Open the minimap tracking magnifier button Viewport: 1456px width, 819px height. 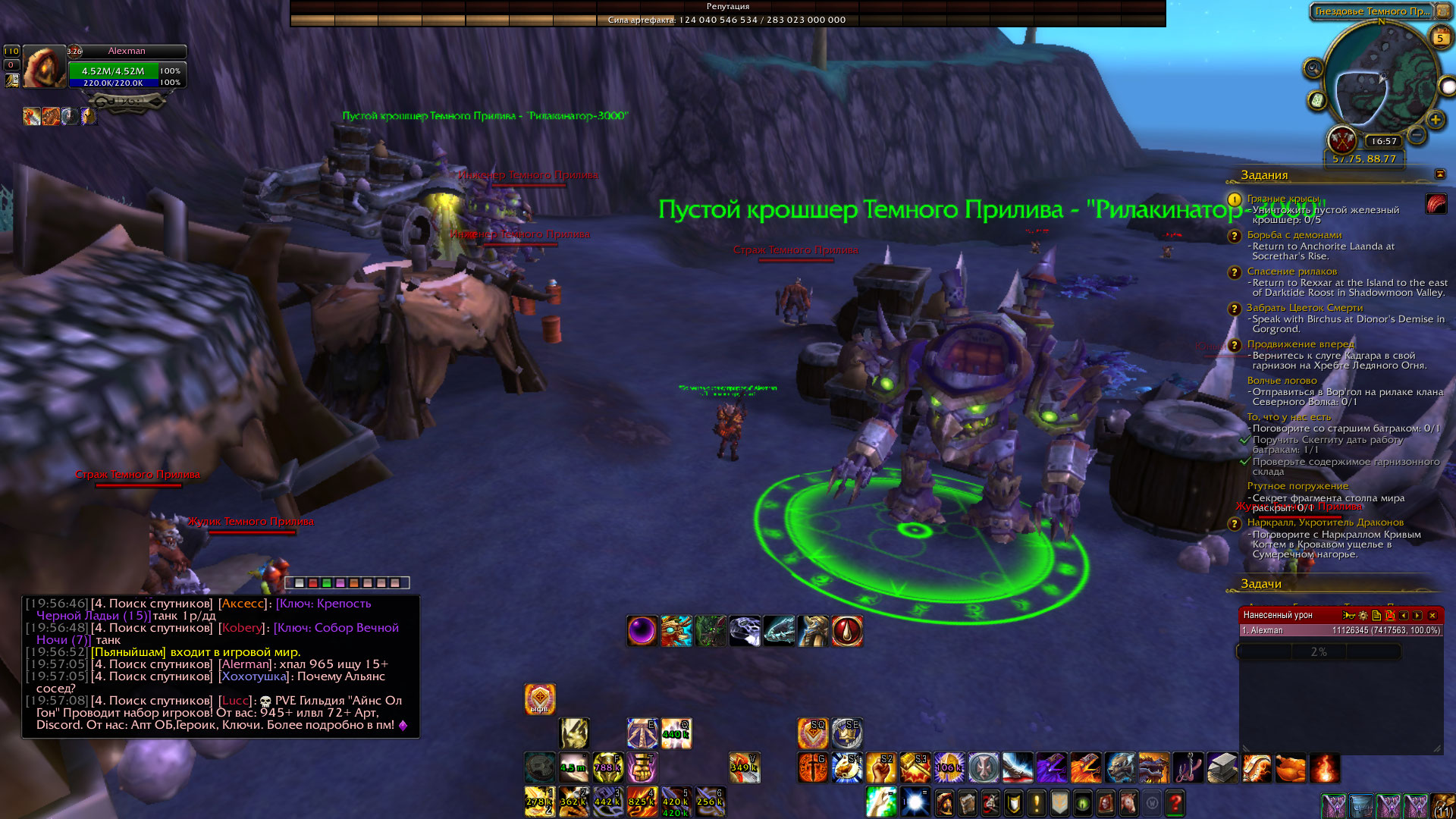pyautogui.click(x=1313, y=69)
